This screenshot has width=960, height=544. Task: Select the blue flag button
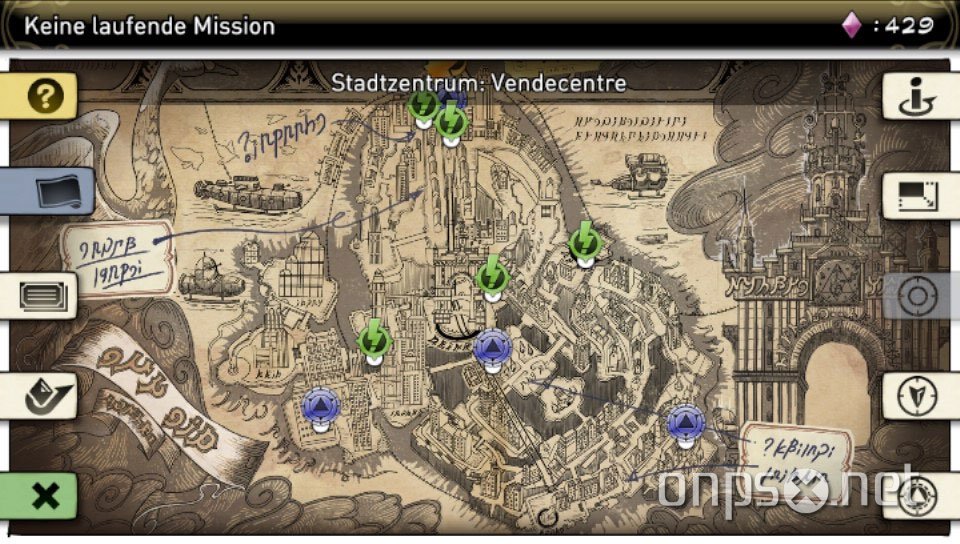pyautogui.click(x=50, y=191)
